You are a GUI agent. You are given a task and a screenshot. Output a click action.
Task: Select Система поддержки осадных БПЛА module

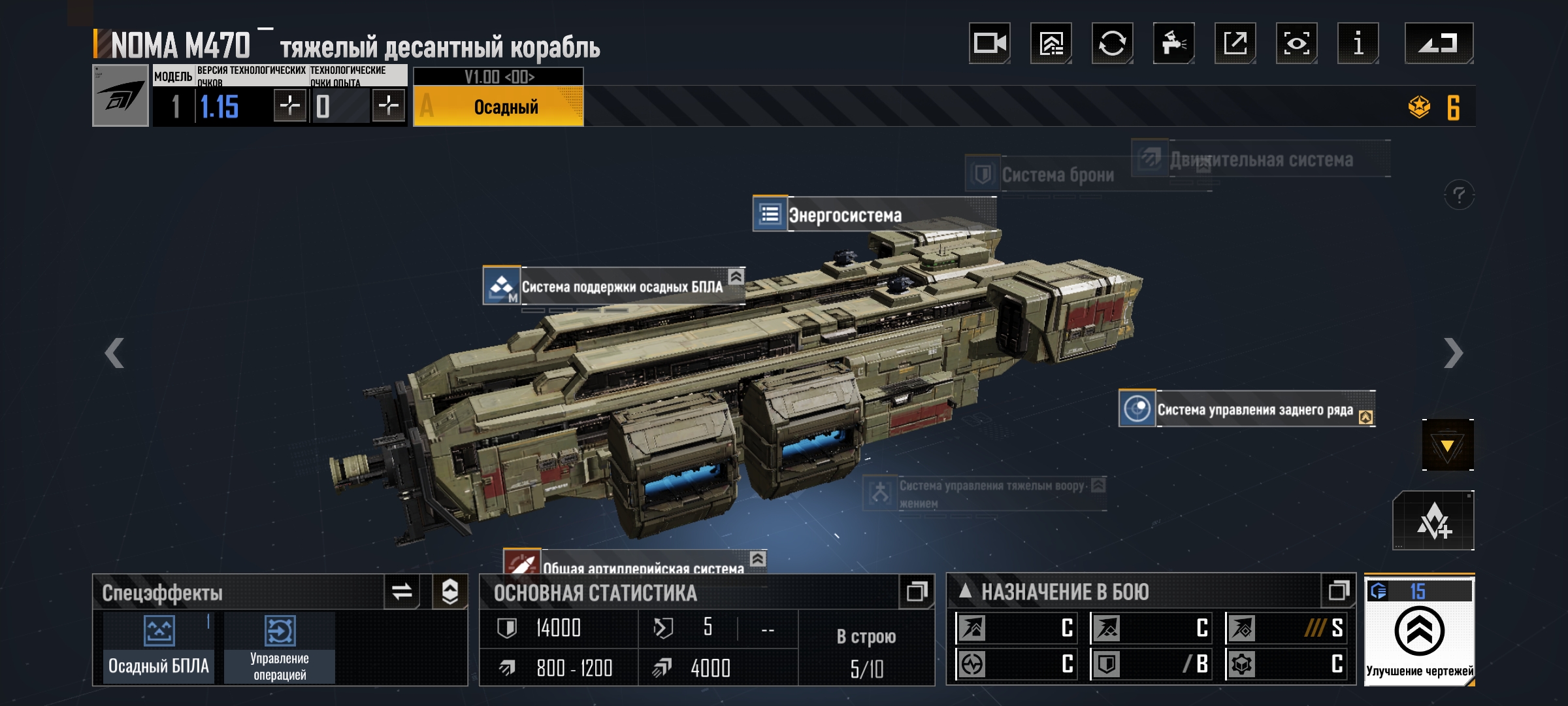(x=621, y=286)
